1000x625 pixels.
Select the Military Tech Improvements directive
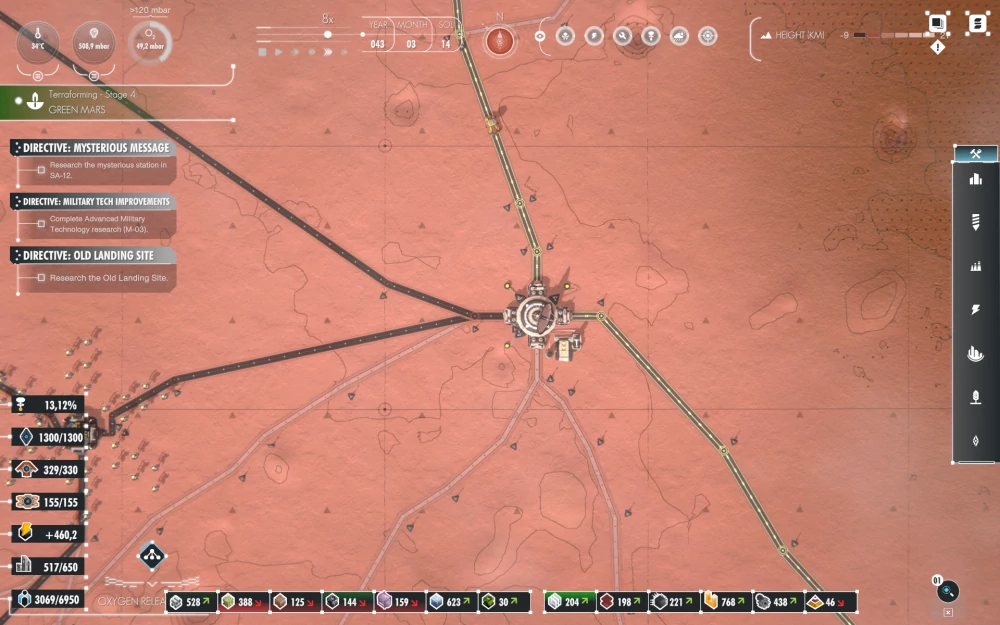(96, 202)
